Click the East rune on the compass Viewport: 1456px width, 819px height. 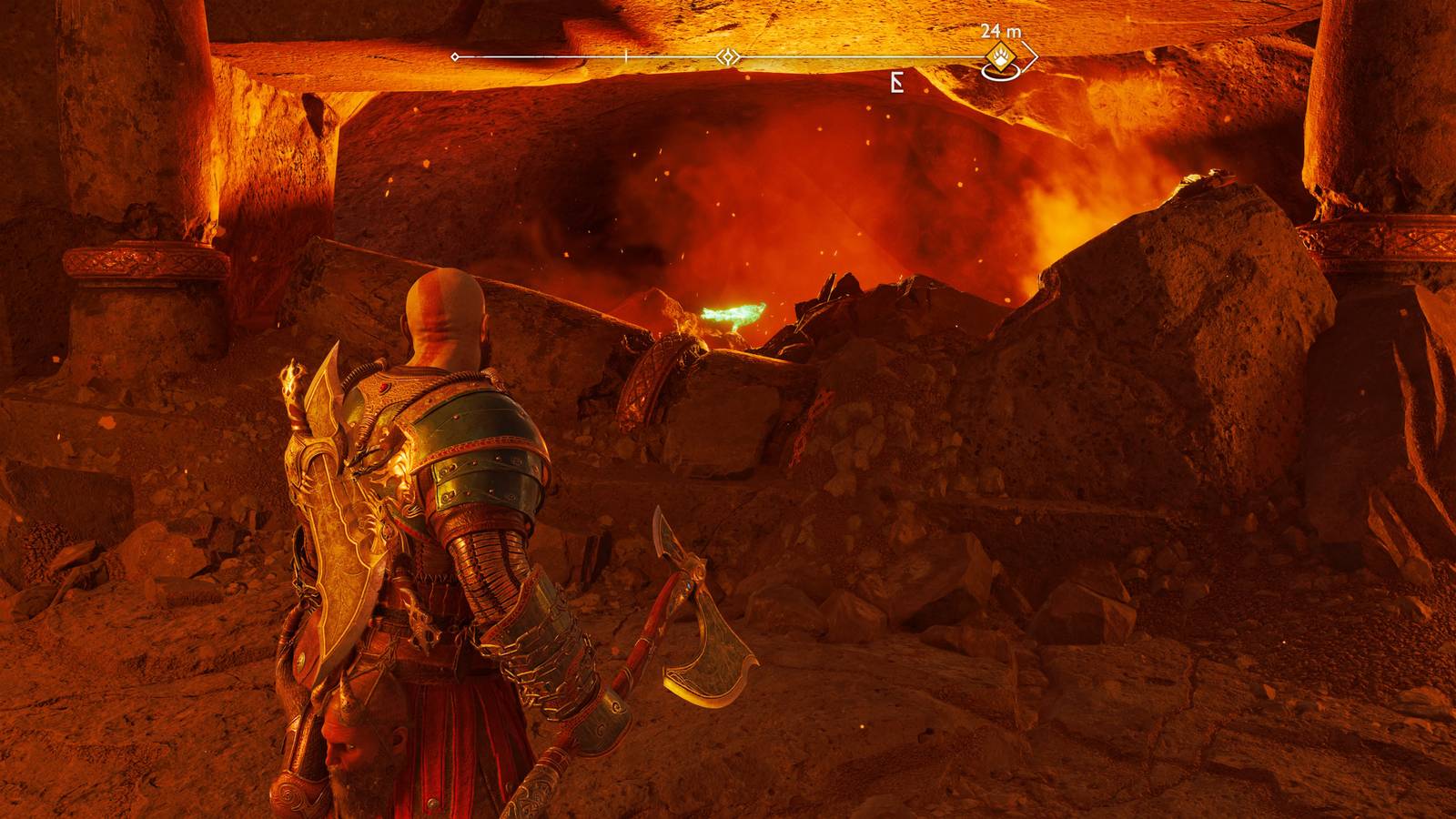[x=897, y=84]
